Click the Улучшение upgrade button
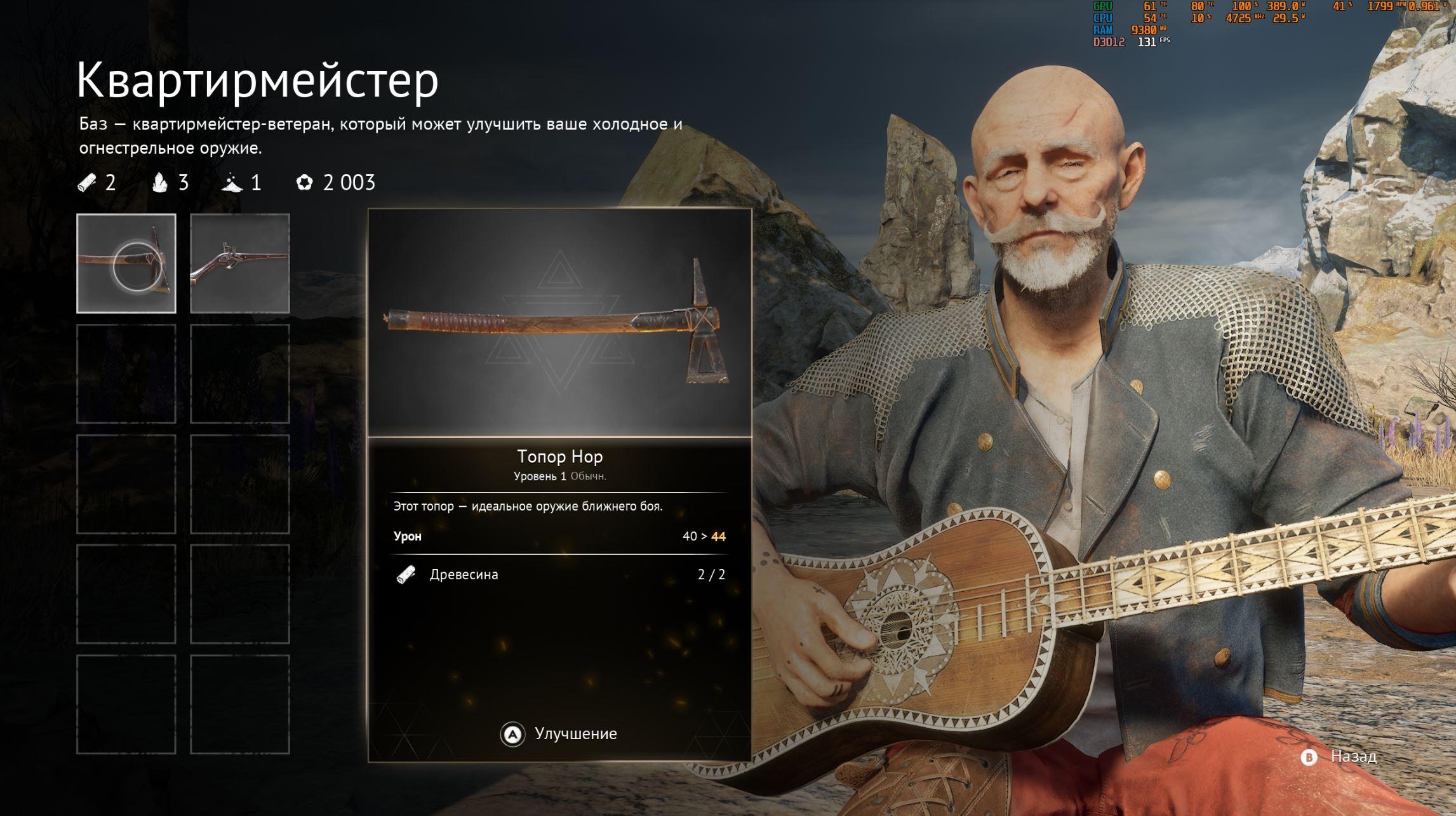 (x=559, y=734)
